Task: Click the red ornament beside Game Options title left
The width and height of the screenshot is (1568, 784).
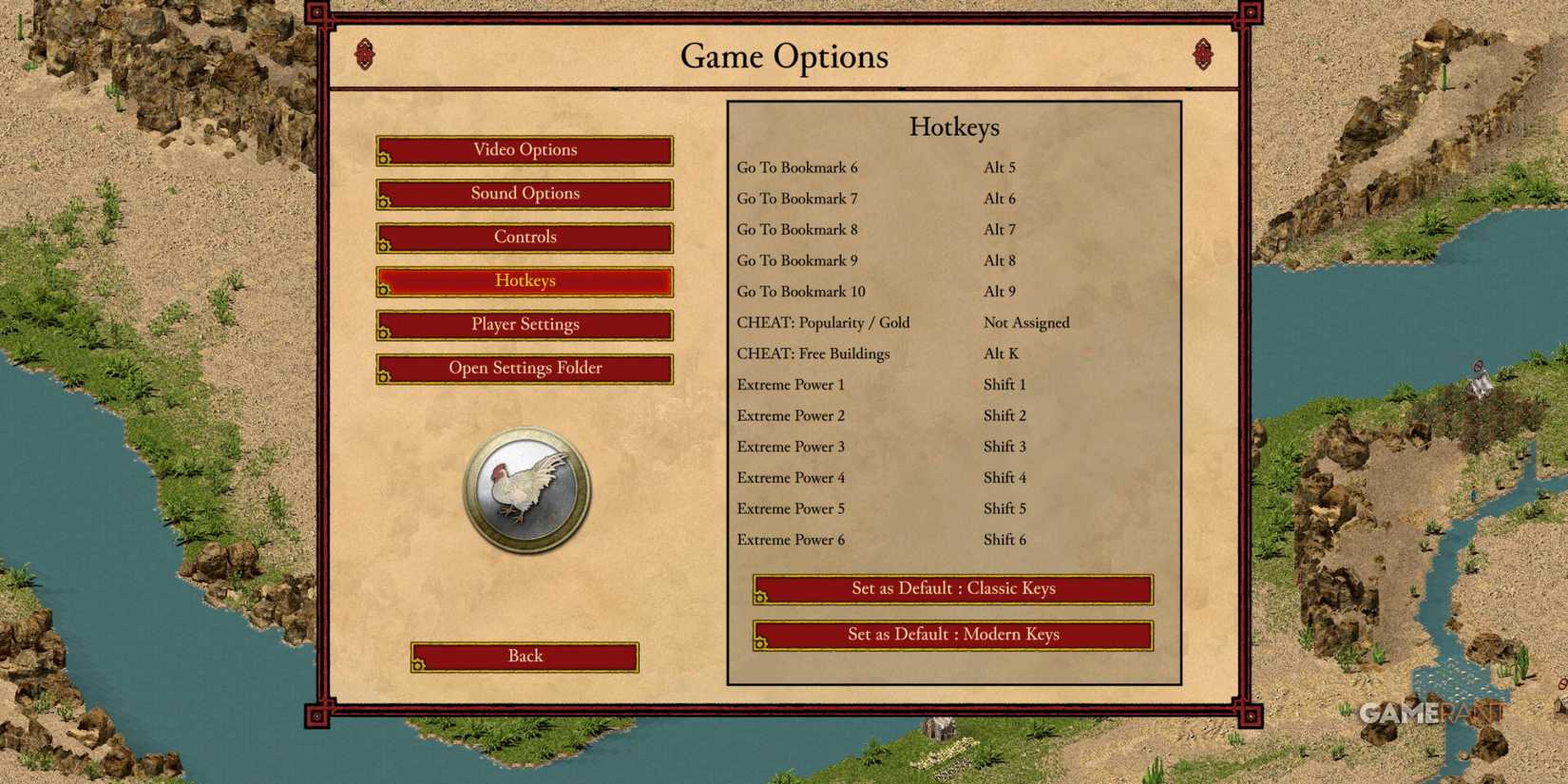Action: tap(365, 55)
